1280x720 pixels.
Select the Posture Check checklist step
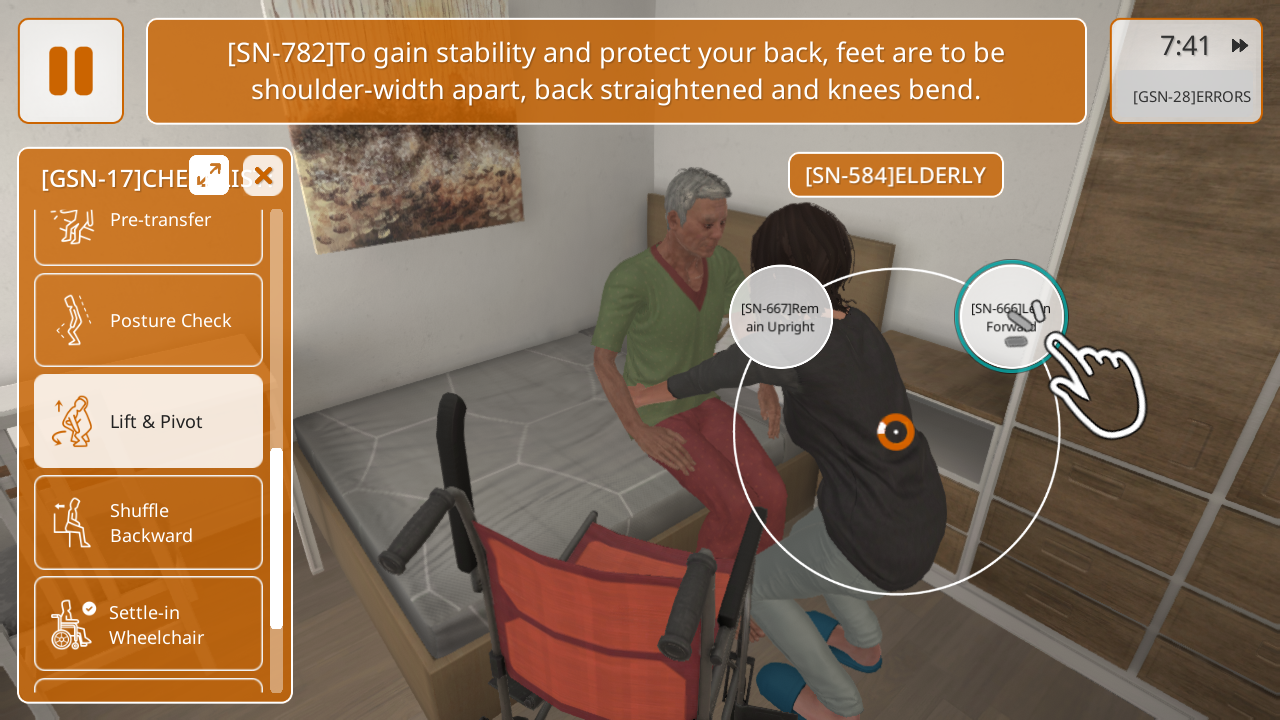(x=149, y=320)
